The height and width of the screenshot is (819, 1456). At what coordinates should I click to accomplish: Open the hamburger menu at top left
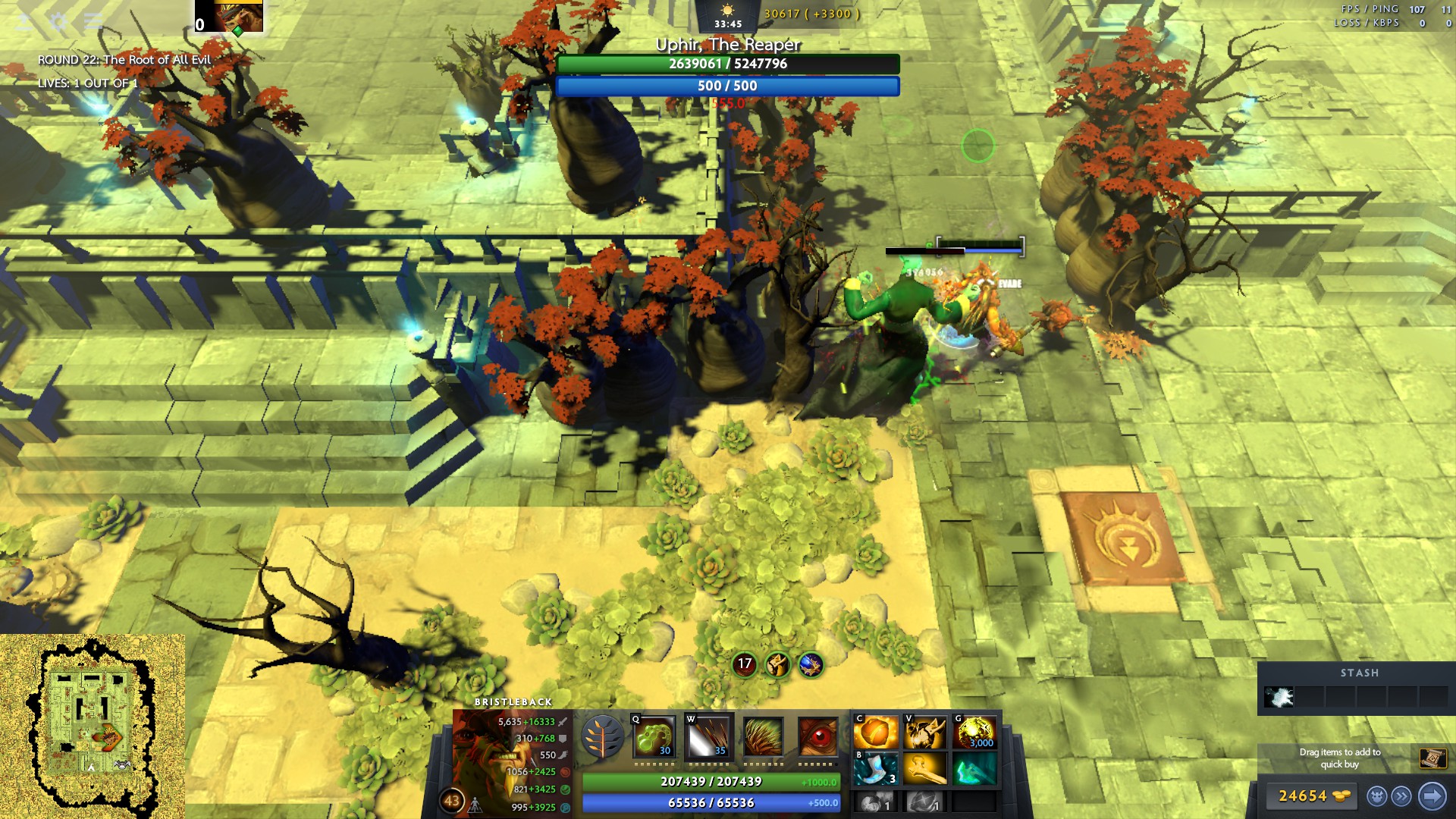coord(93,21)
